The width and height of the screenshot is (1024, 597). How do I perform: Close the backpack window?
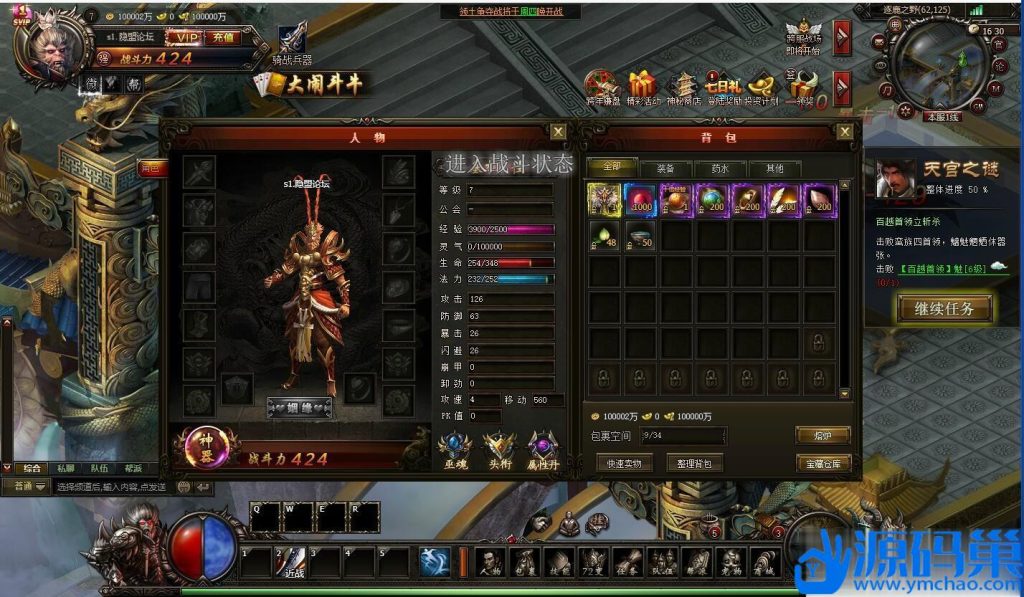pyautogui.click(x=845, y=131)
